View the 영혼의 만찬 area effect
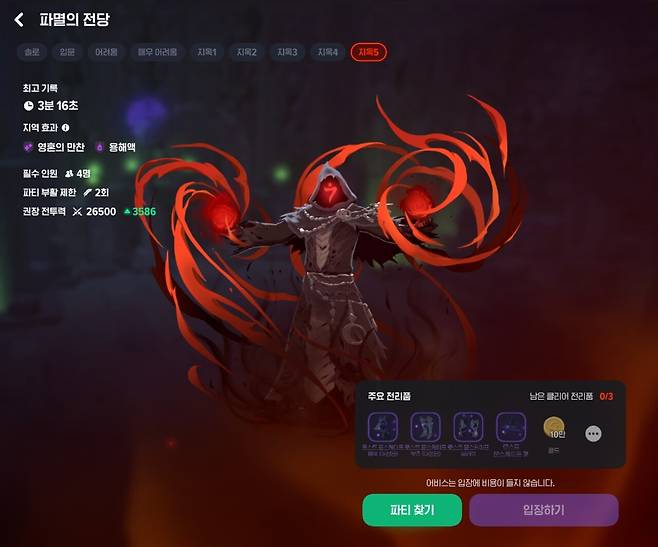Viewport: 658px width, 547px height. point(56,147)
